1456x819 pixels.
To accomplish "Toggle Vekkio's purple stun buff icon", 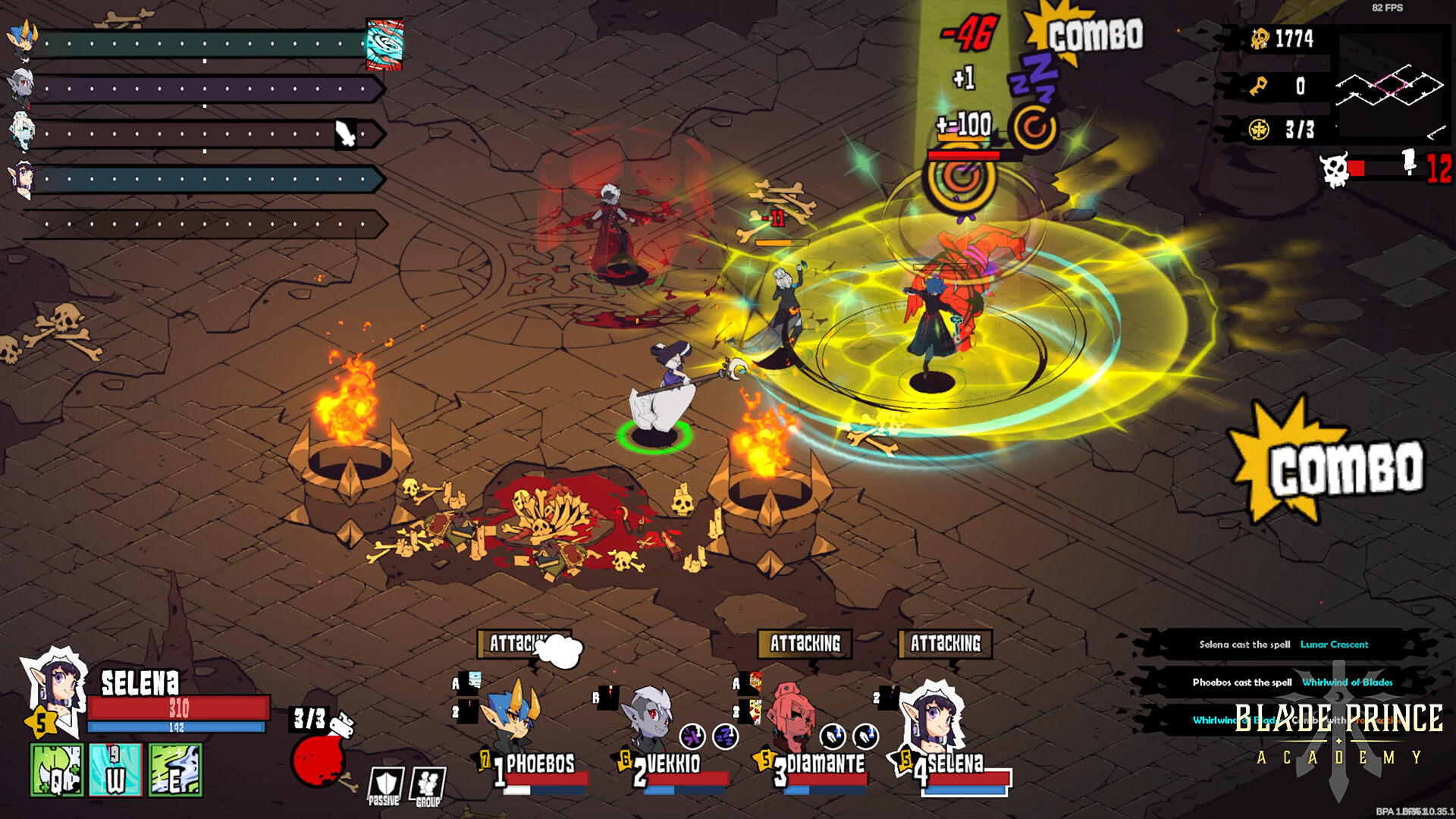I will (x=692, y=738).
